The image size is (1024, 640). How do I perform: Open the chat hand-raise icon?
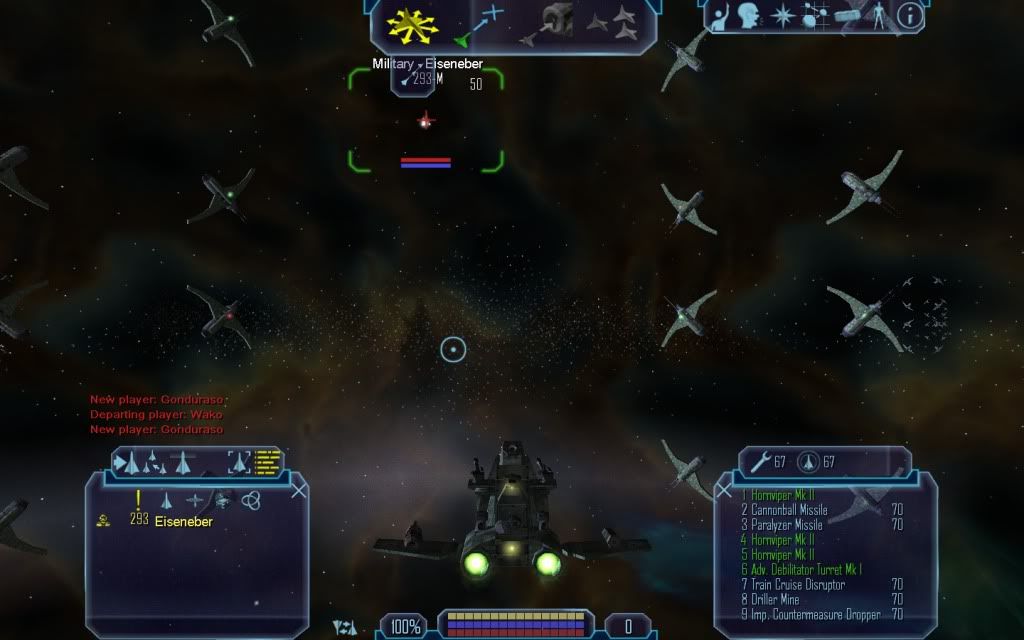point(721,16)
